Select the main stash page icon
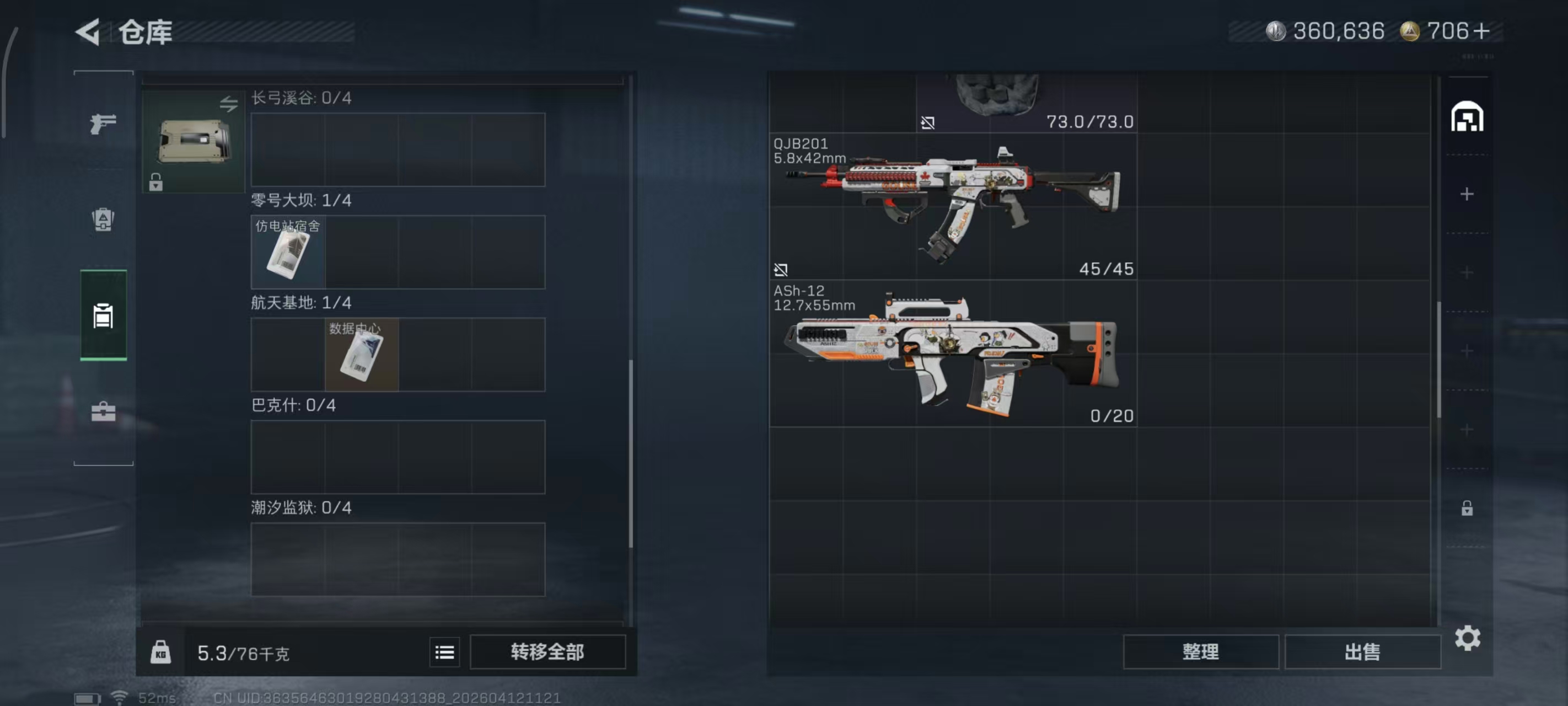 pos(1467,117)
